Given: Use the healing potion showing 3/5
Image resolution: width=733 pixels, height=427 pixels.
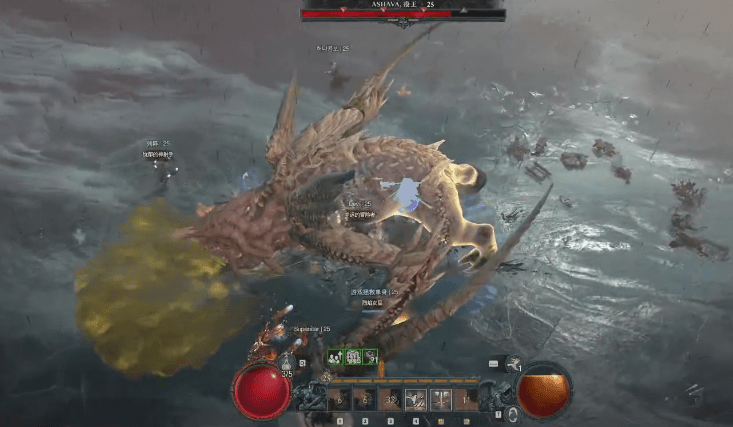Looking at the screenshot, I should [x=286, y=364].
